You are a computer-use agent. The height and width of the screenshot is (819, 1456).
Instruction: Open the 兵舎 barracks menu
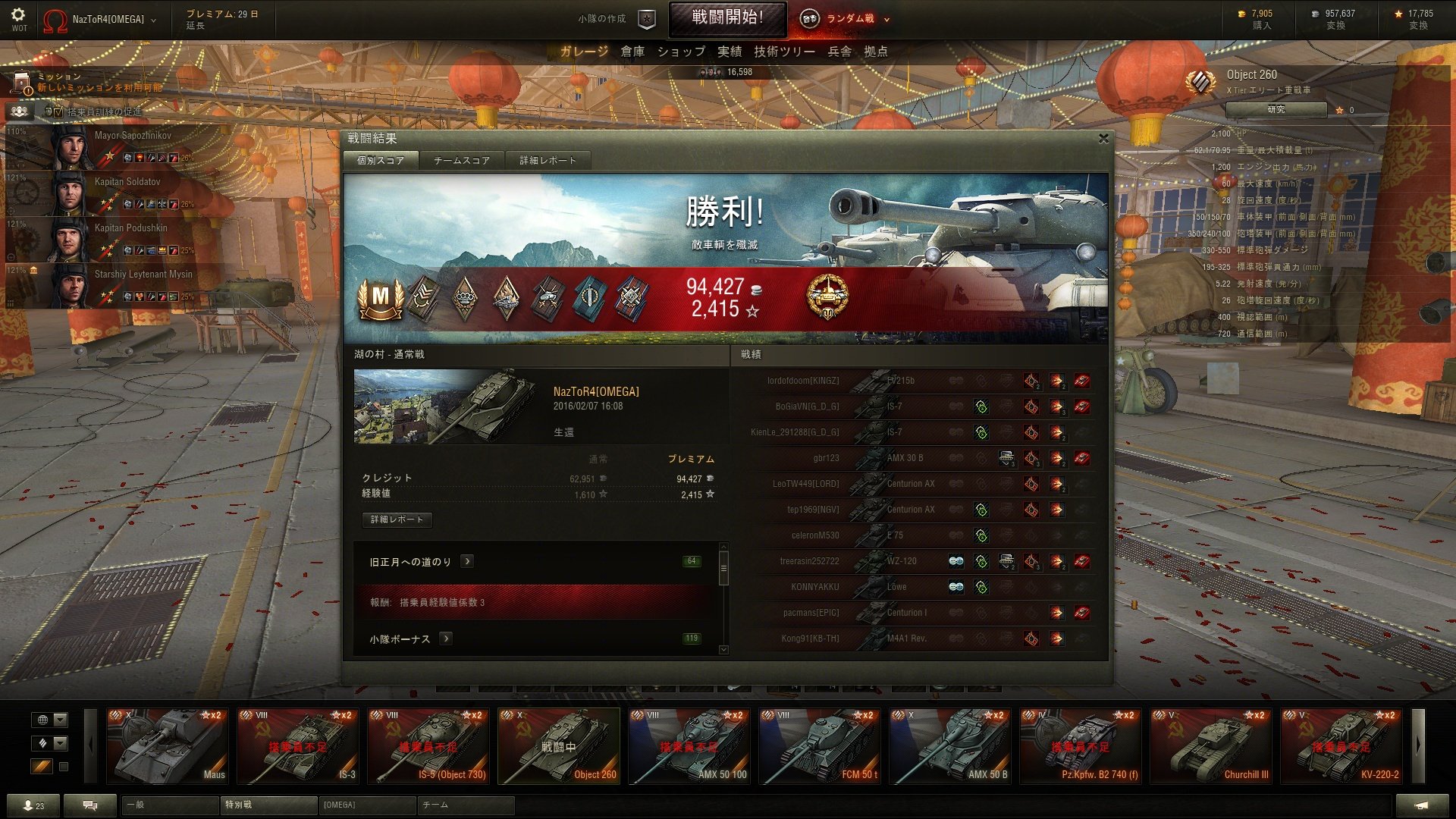[x=839, y=52]
